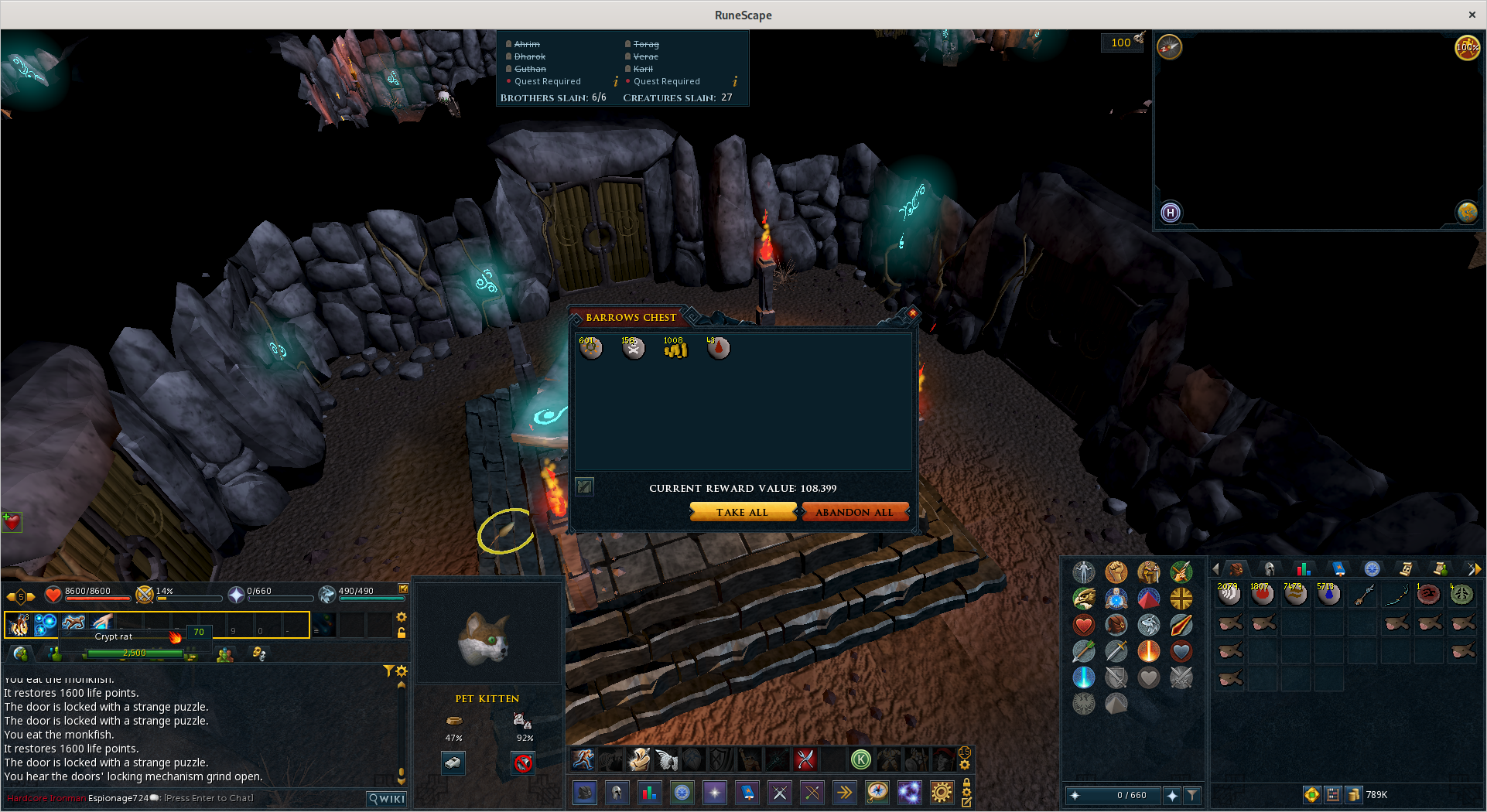Select the gold coins stack in the chest
The height and width of the screenshot is (812, 1487).
675,349
